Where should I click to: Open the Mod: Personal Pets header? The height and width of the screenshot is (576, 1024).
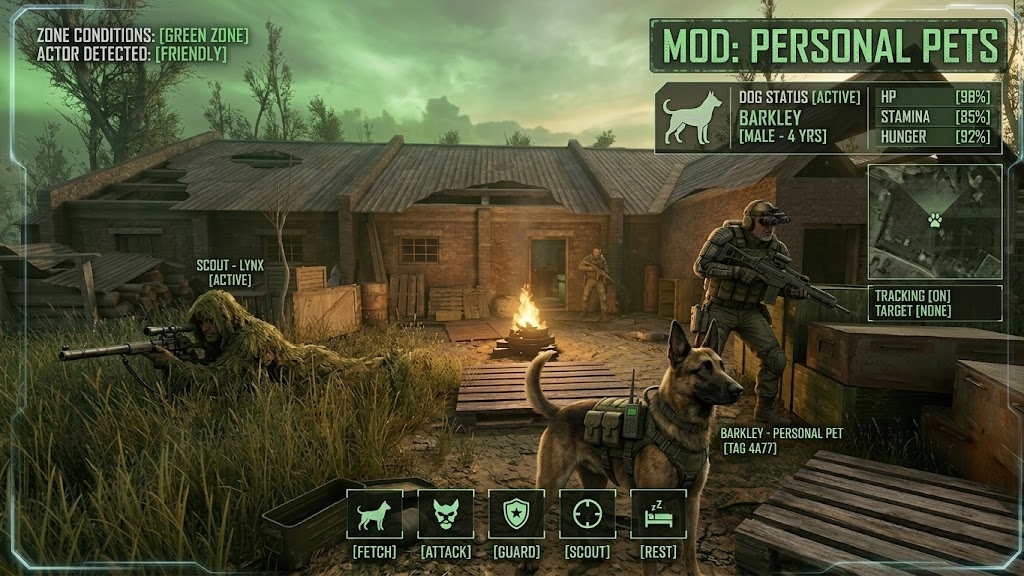pyautogui.click(x=829, y=45)
